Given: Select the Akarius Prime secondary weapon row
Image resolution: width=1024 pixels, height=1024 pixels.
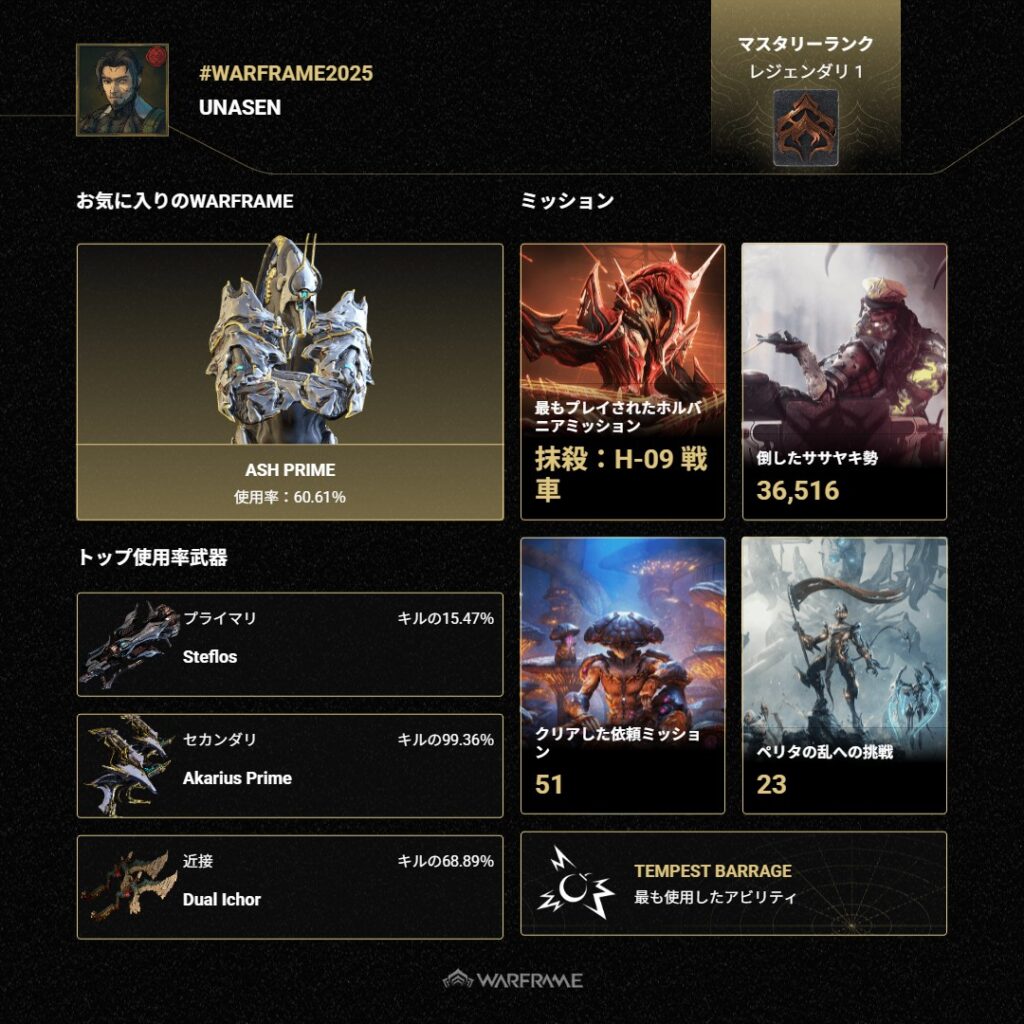Looking at the screenshot, I should point(289,765).
